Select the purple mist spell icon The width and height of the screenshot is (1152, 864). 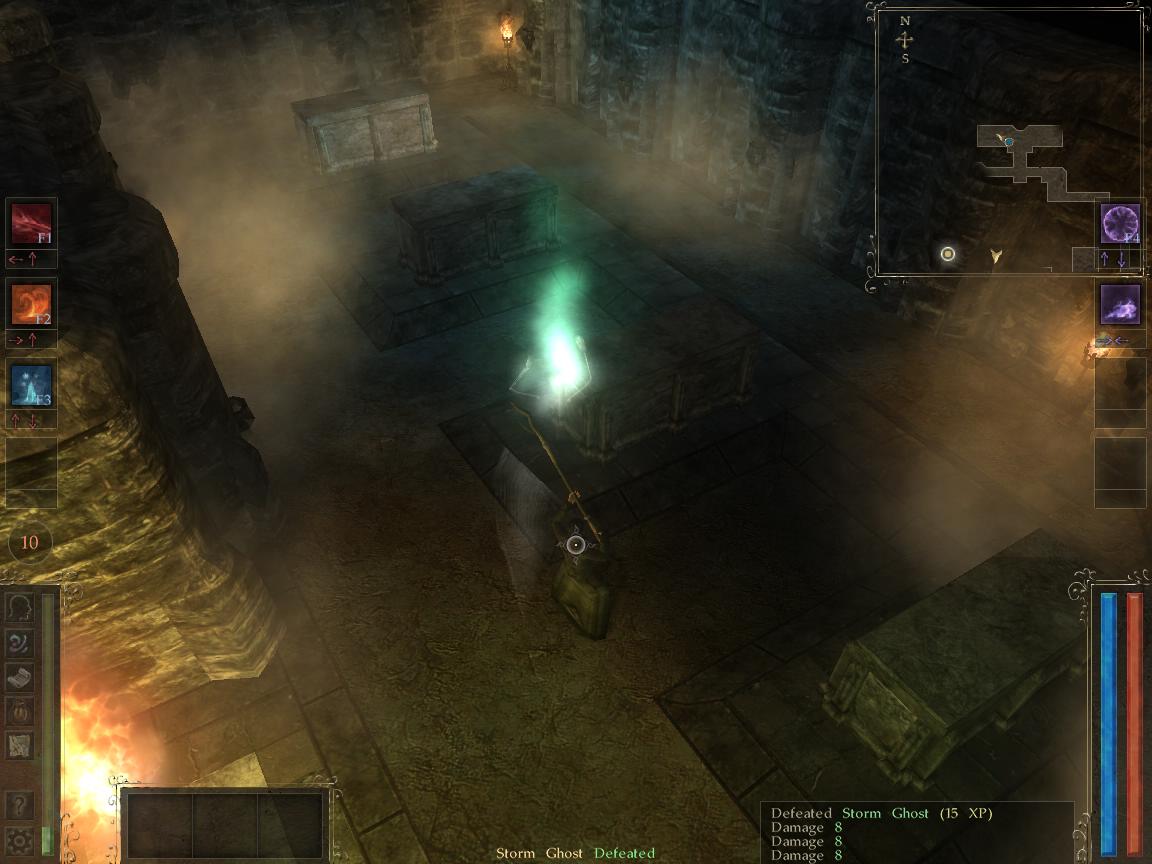click(1120, 304)
